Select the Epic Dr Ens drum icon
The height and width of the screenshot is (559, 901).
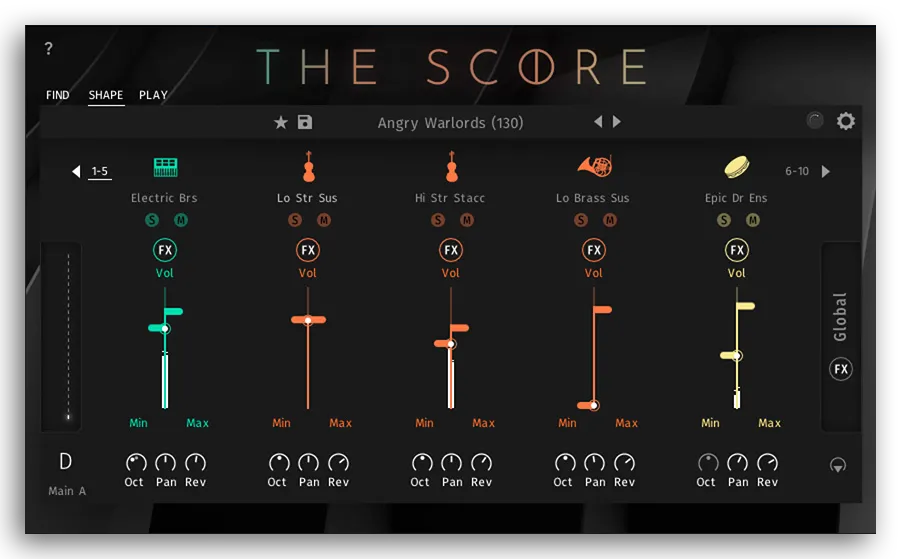[737, 166]
